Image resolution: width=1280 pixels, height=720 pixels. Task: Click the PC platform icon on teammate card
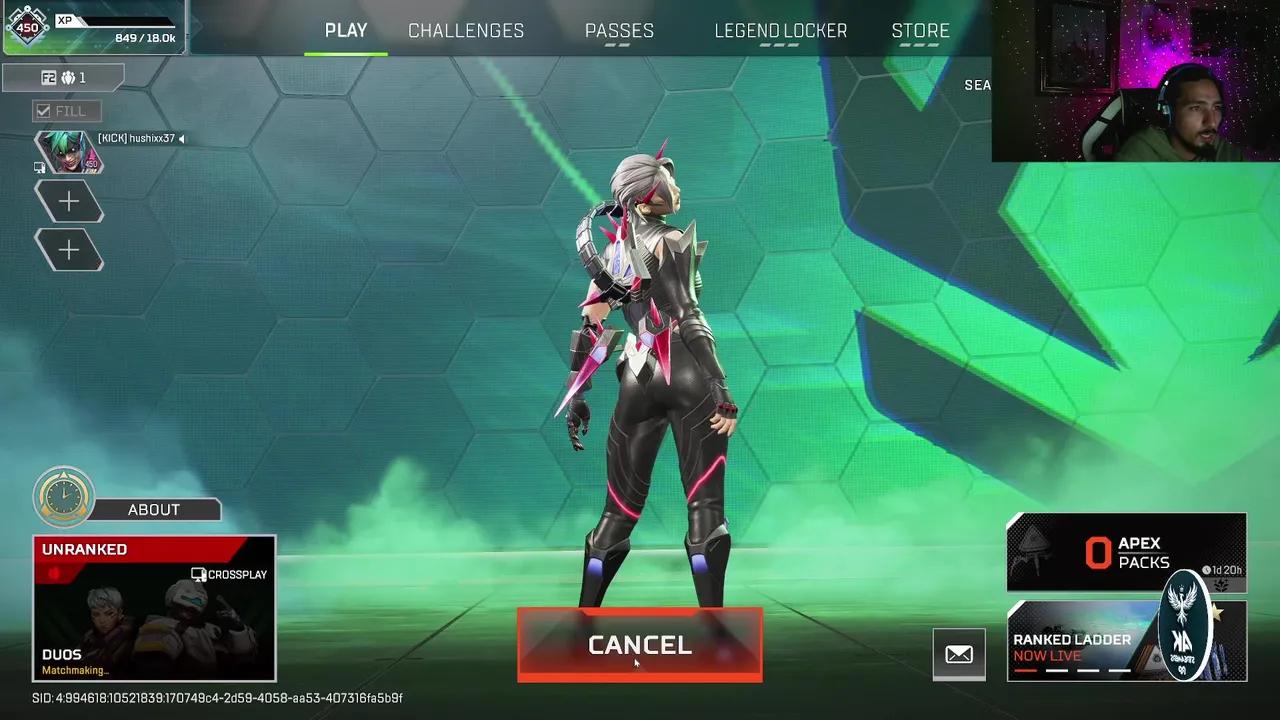[x=40, y=168]
